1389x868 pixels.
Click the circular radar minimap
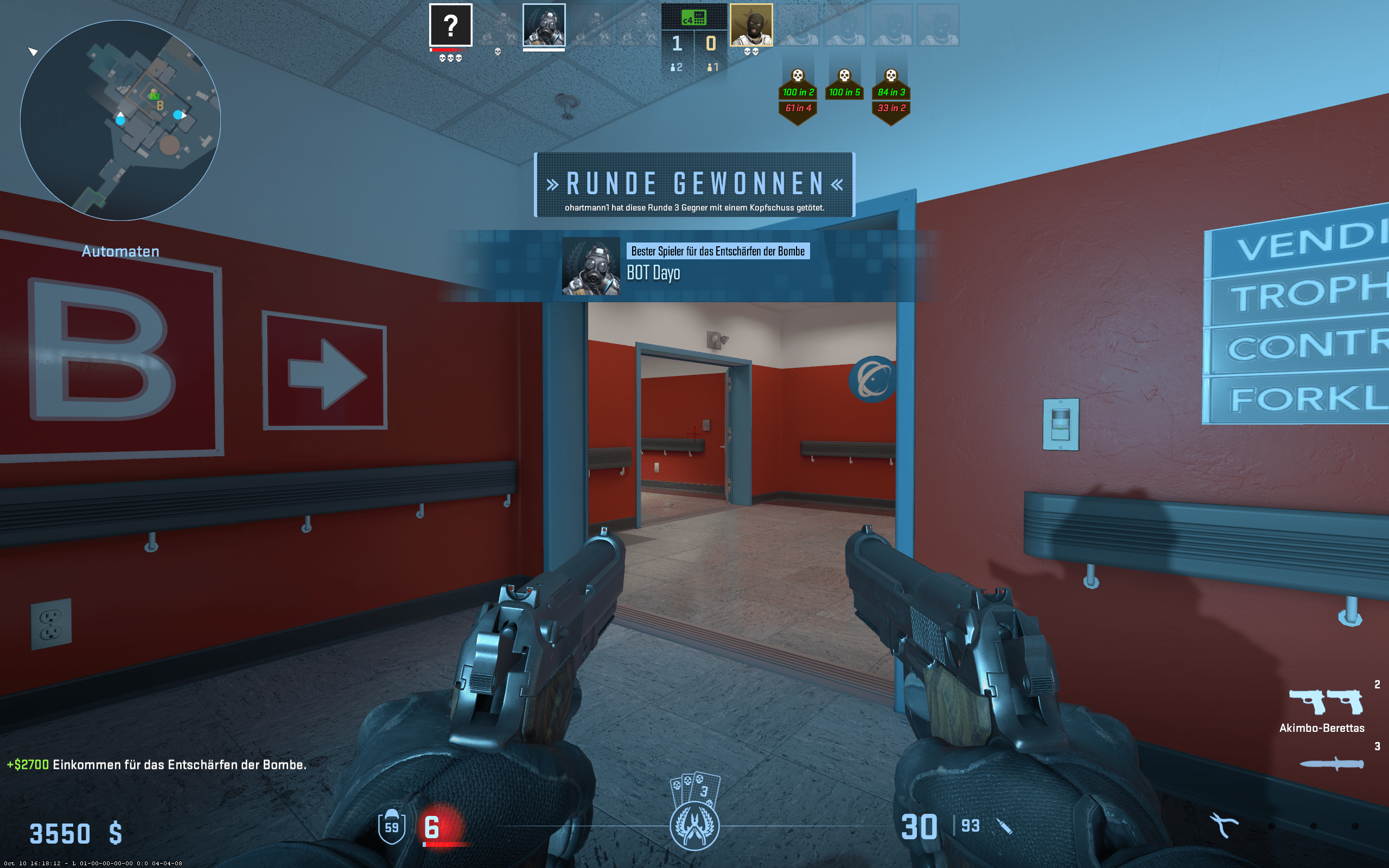[120, 120]
